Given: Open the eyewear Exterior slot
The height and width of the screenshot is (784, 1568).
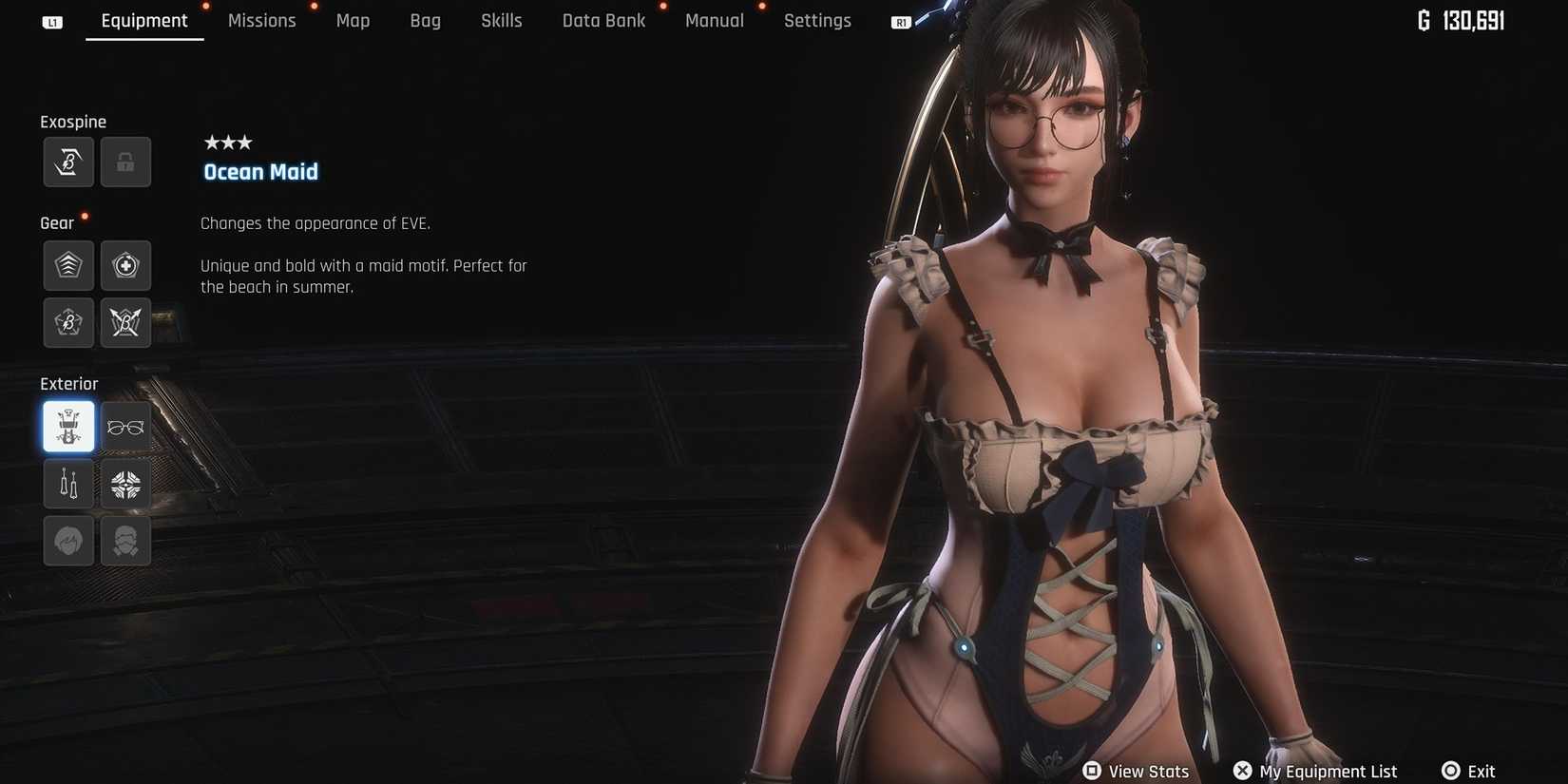Looking at the screenshot, I should tap(125, 426).
